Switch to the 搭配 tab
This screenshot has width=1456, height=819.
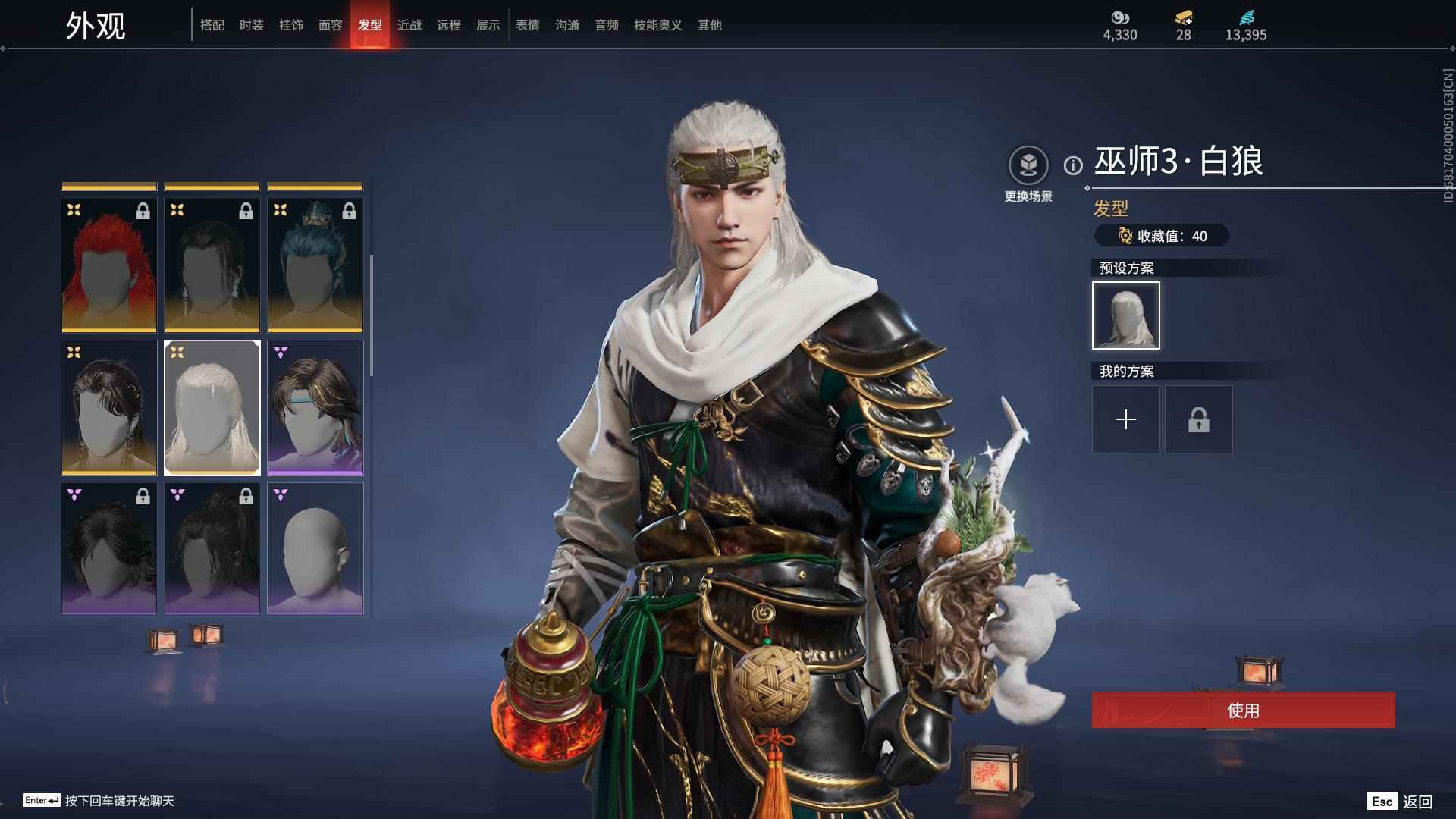[212, 25]
